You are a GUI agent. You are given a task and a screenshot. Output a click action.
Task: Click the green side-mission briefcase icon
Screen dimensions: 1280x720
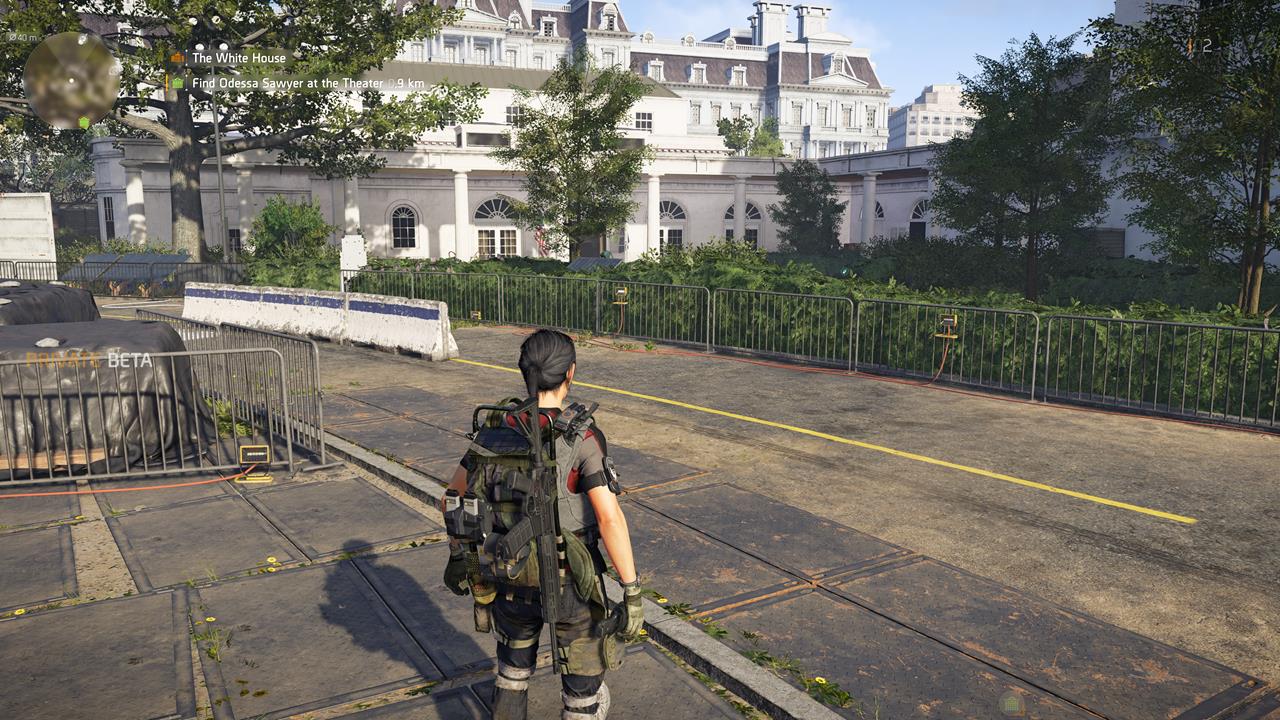click(178, 84)
